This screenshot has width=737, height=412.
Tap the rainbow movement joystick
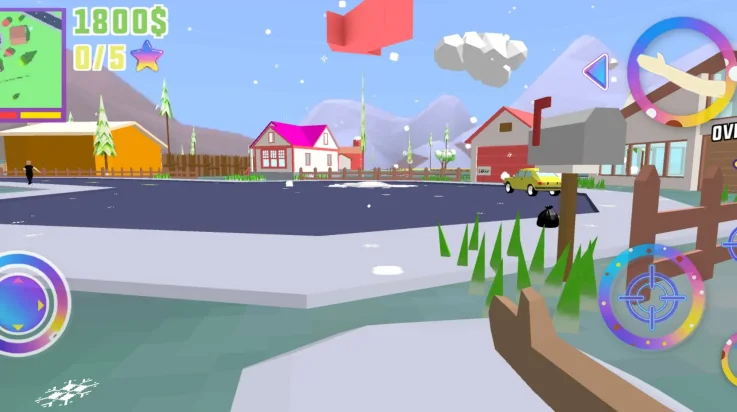click(28, 299)
